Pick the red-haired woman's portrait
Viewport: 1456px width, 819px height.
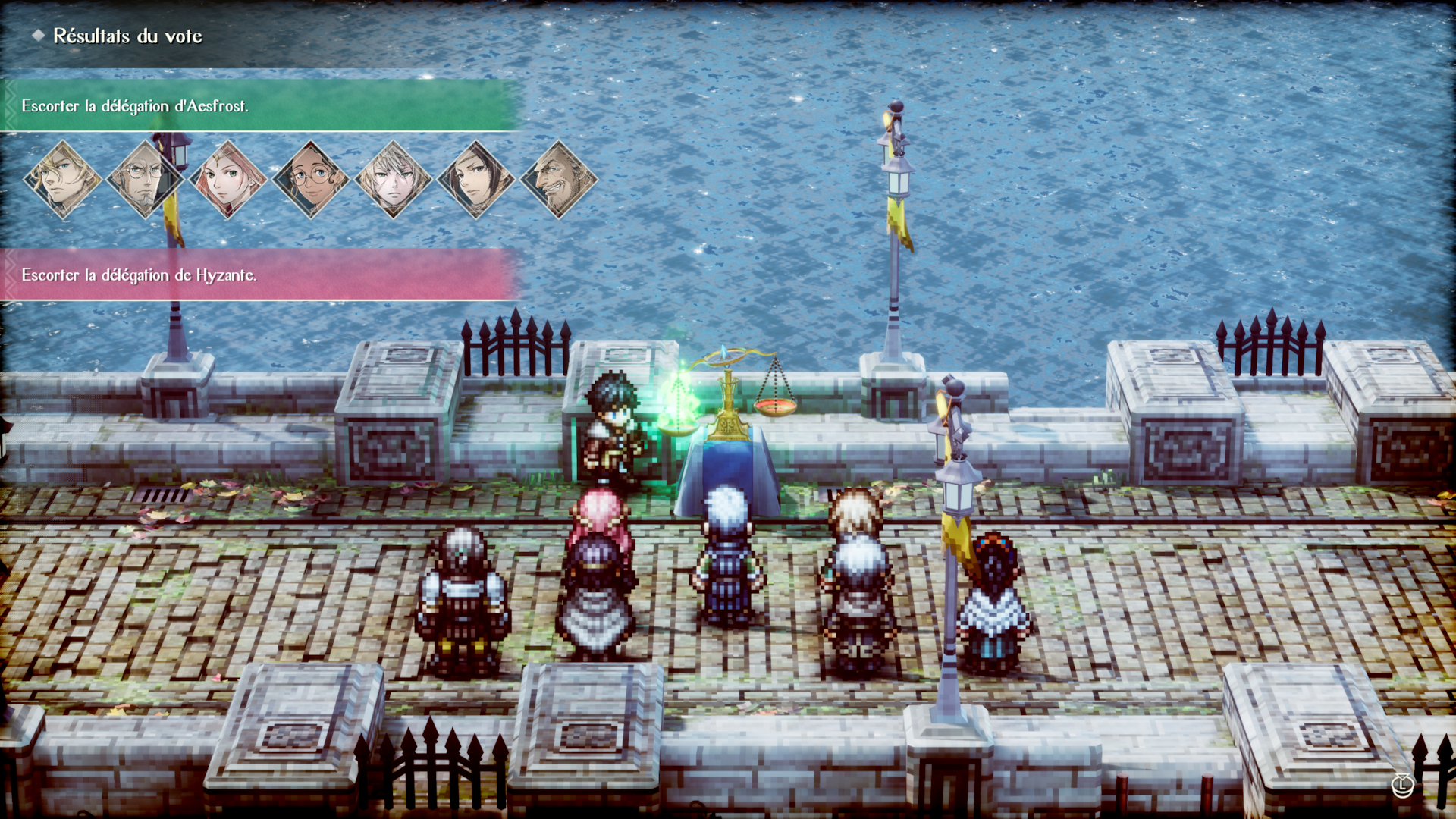click(x=227, y=180)
